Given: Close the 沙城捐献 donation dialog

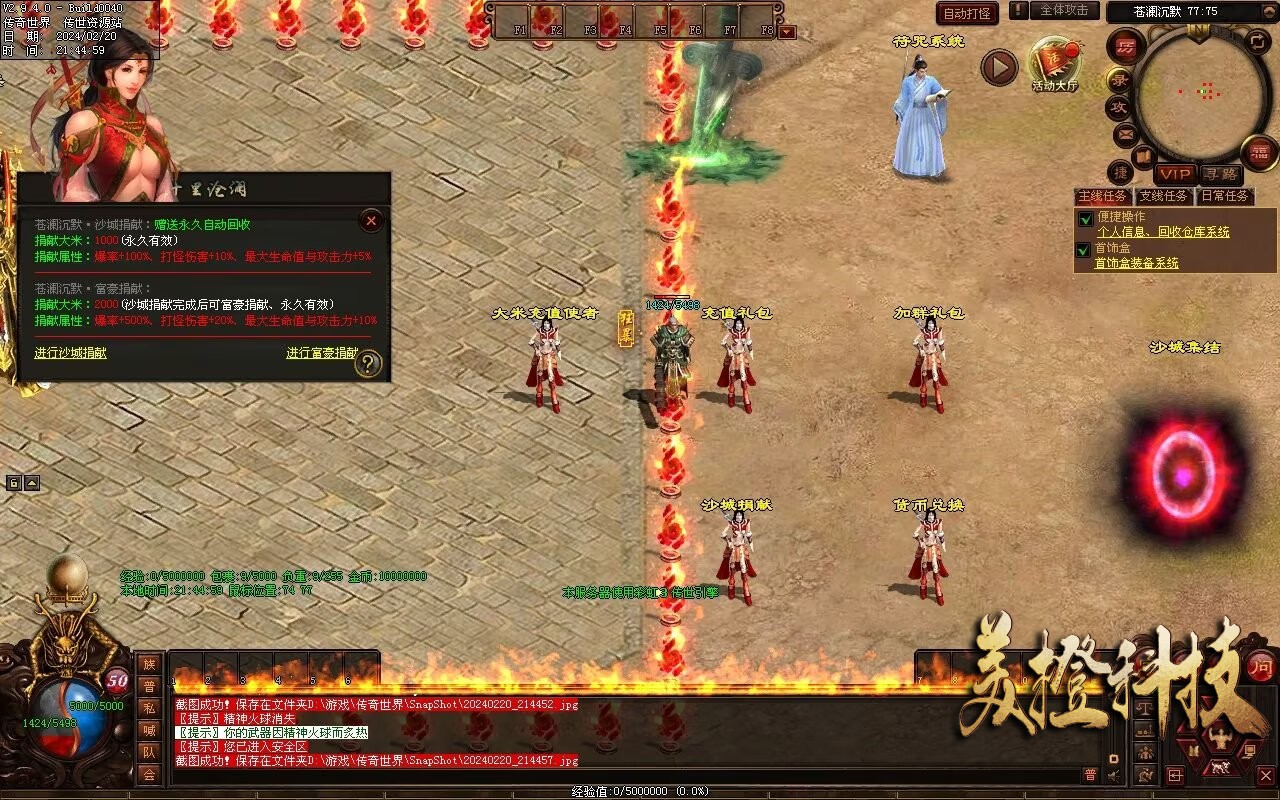Looking at the screenshot, I should pyautogui.click(x=371, y=221).
